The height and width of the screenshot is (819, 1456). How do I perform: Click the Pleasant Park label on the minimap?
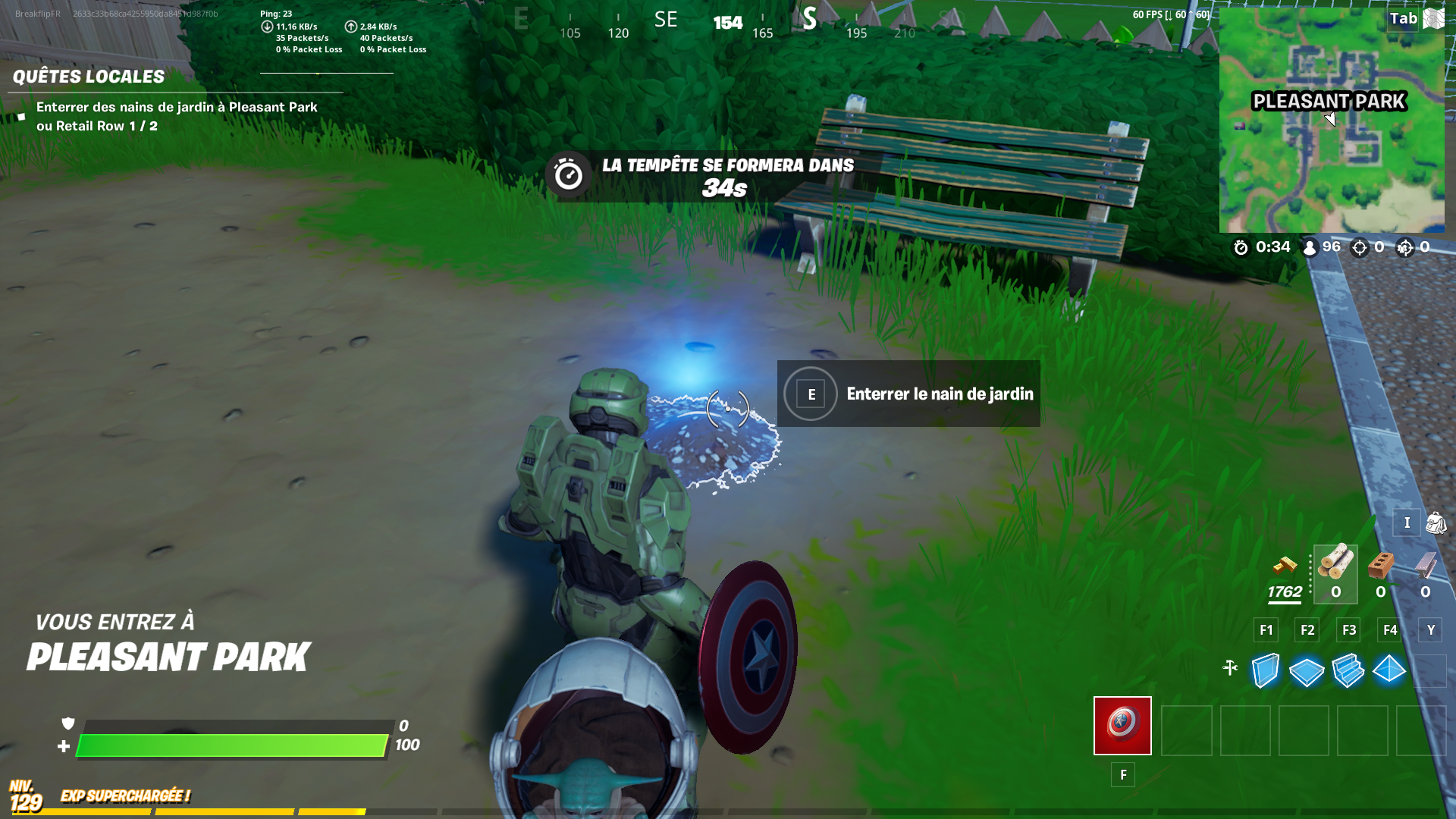click(x=1328, y=100)
